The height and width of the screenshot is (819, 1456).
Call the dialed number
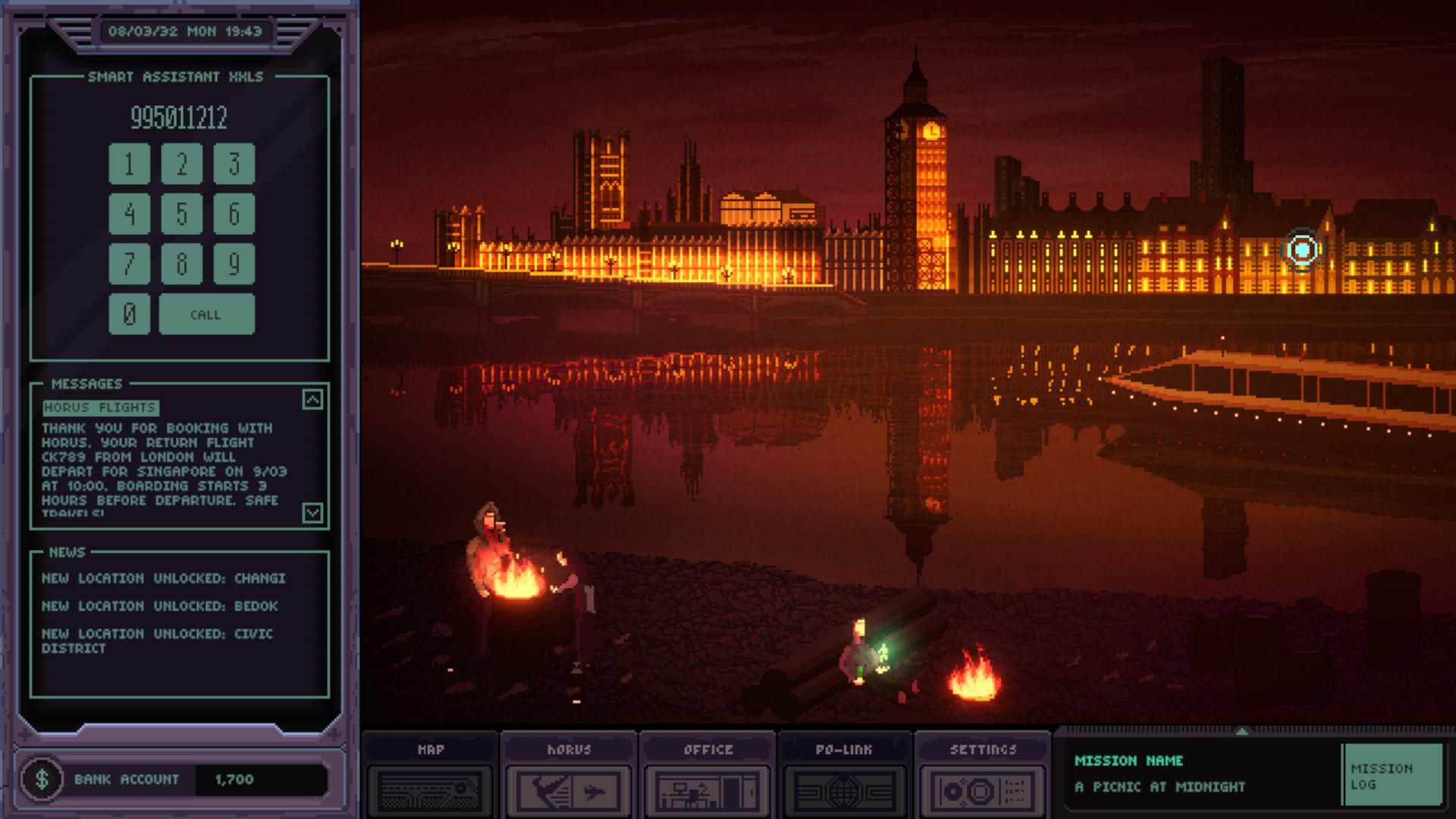(206, 314)
